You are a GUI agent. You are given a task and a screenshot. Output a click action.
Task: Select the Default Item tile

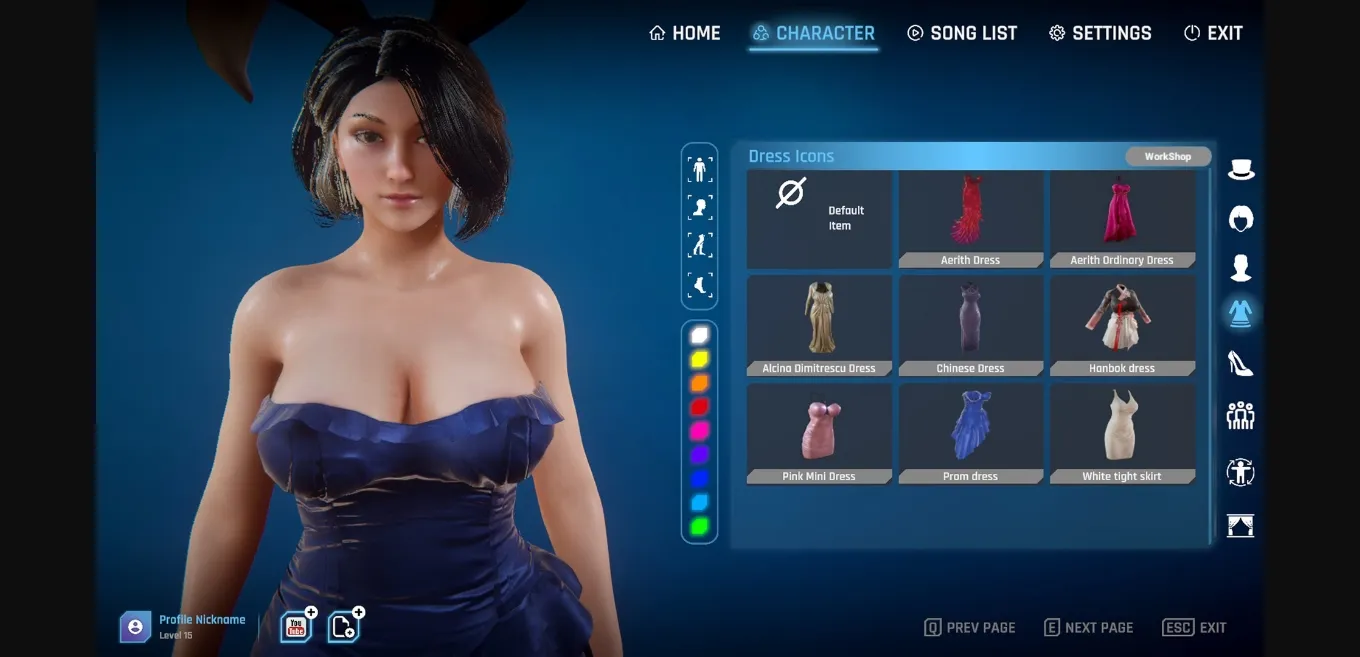[819, 218]
